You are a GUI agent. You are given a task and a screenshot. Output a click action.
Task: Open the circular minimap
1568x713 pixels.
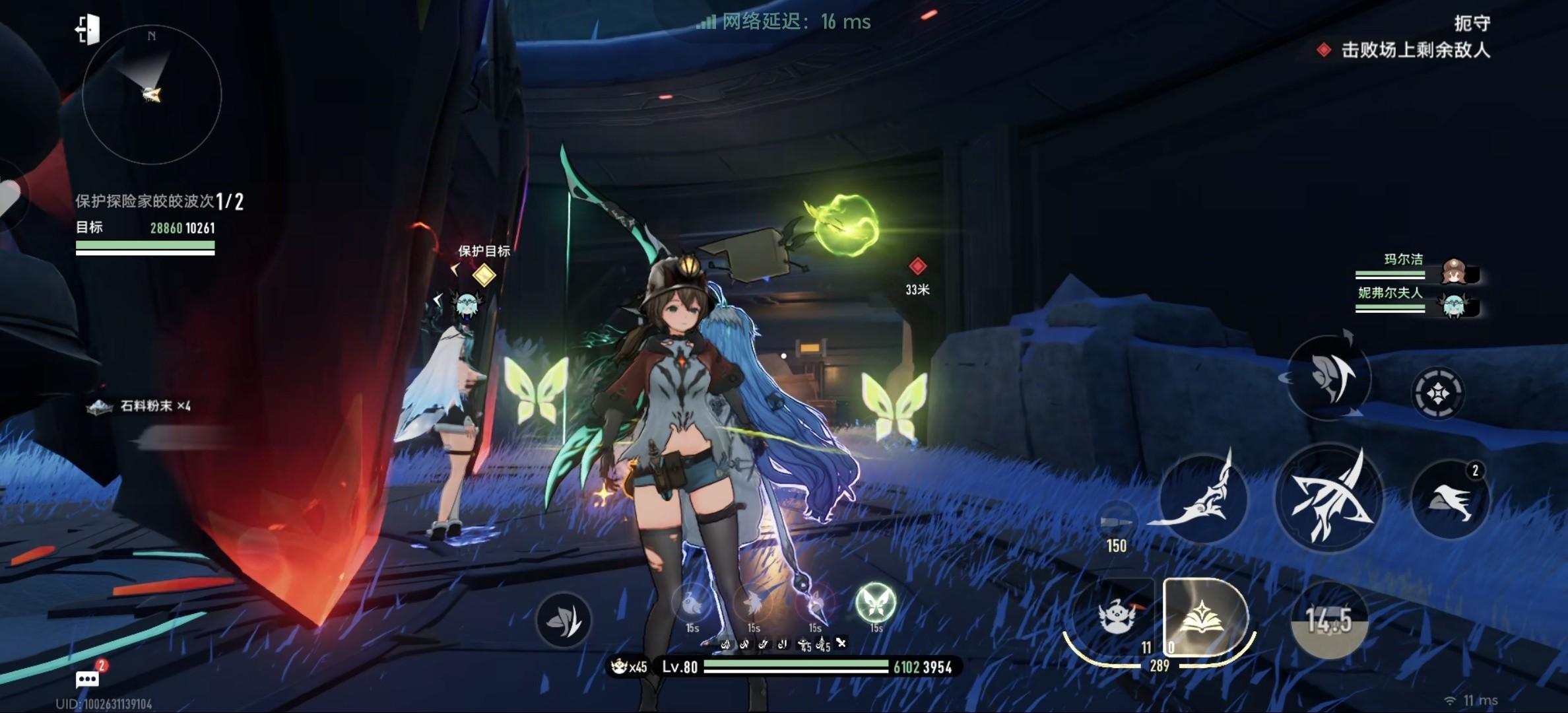tap(152, 94)
